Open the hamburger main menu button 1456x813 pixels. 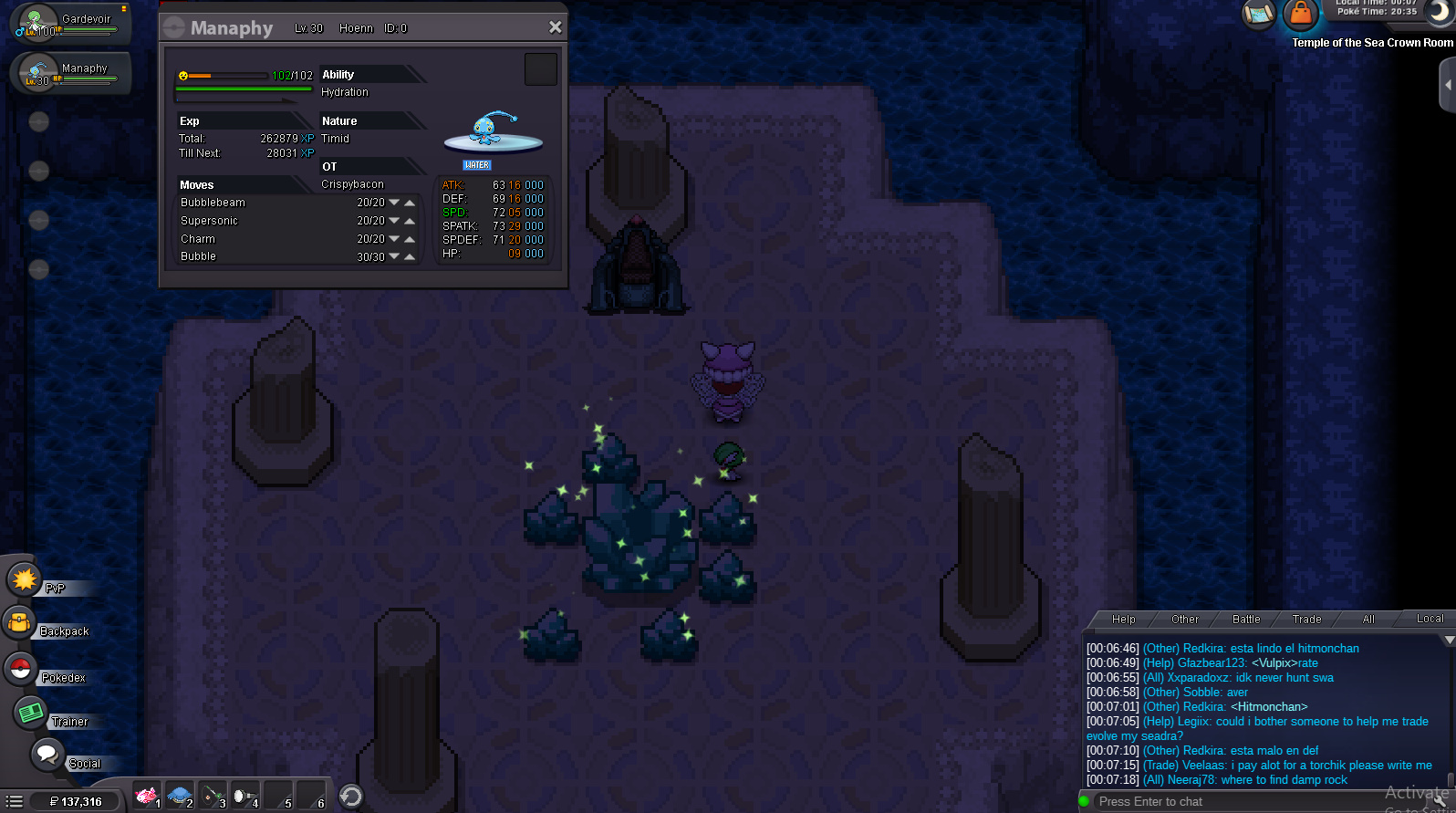15,802
